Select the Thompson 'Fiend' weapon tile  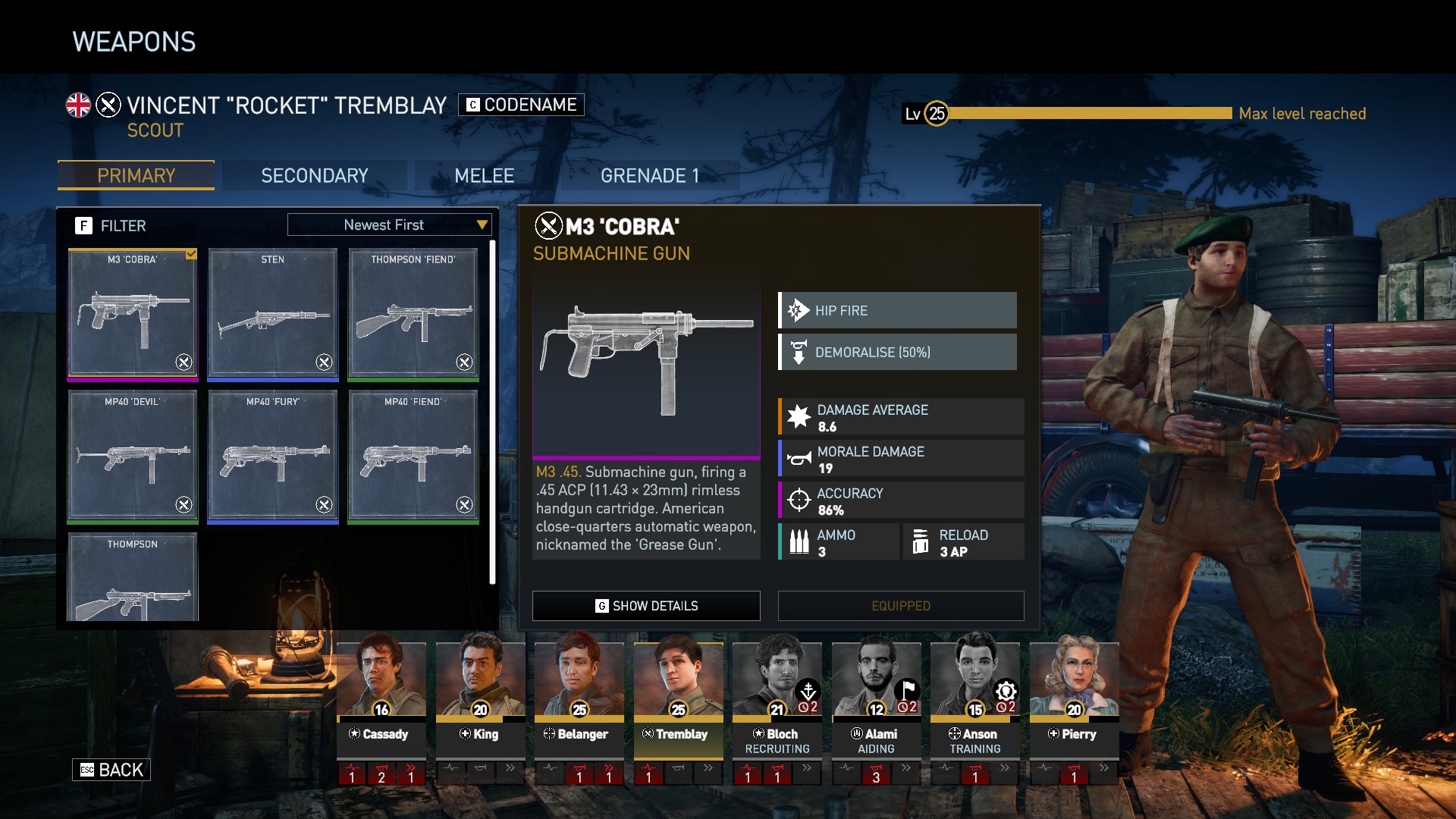pos(413,312)
